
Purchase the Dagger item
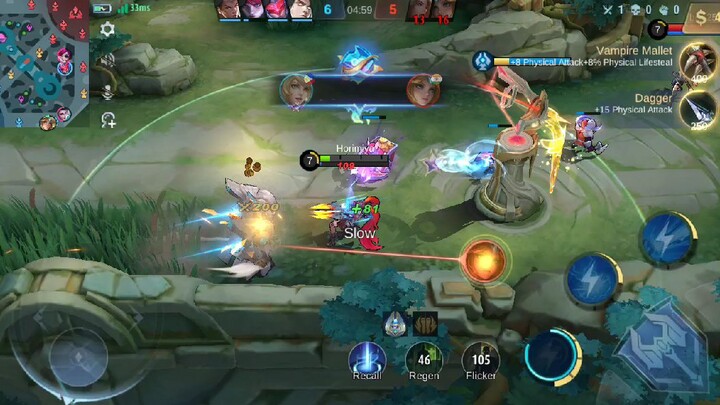[x=697, y=110]
